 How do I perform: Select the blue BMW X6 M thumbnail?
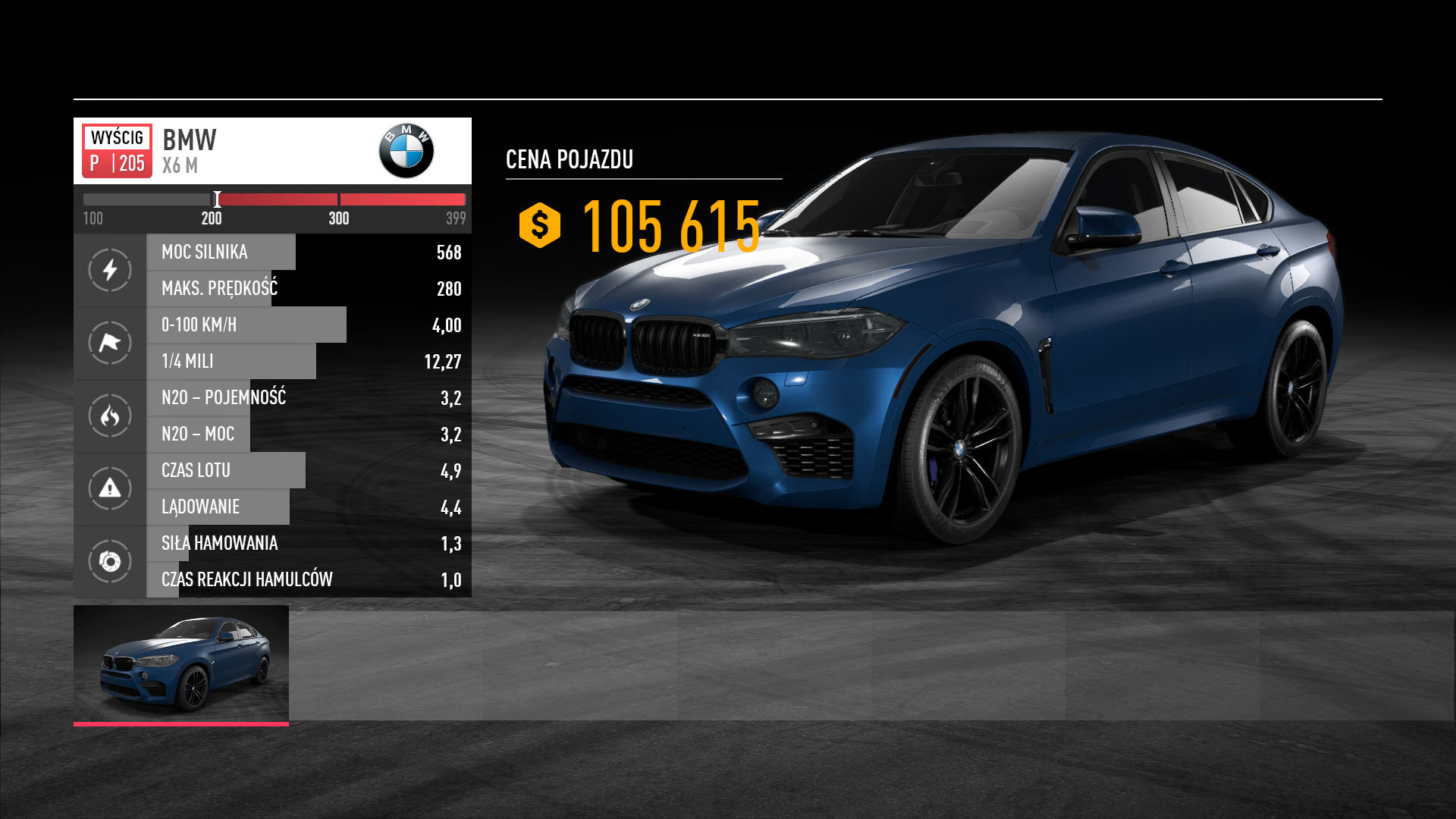point(181,664)
